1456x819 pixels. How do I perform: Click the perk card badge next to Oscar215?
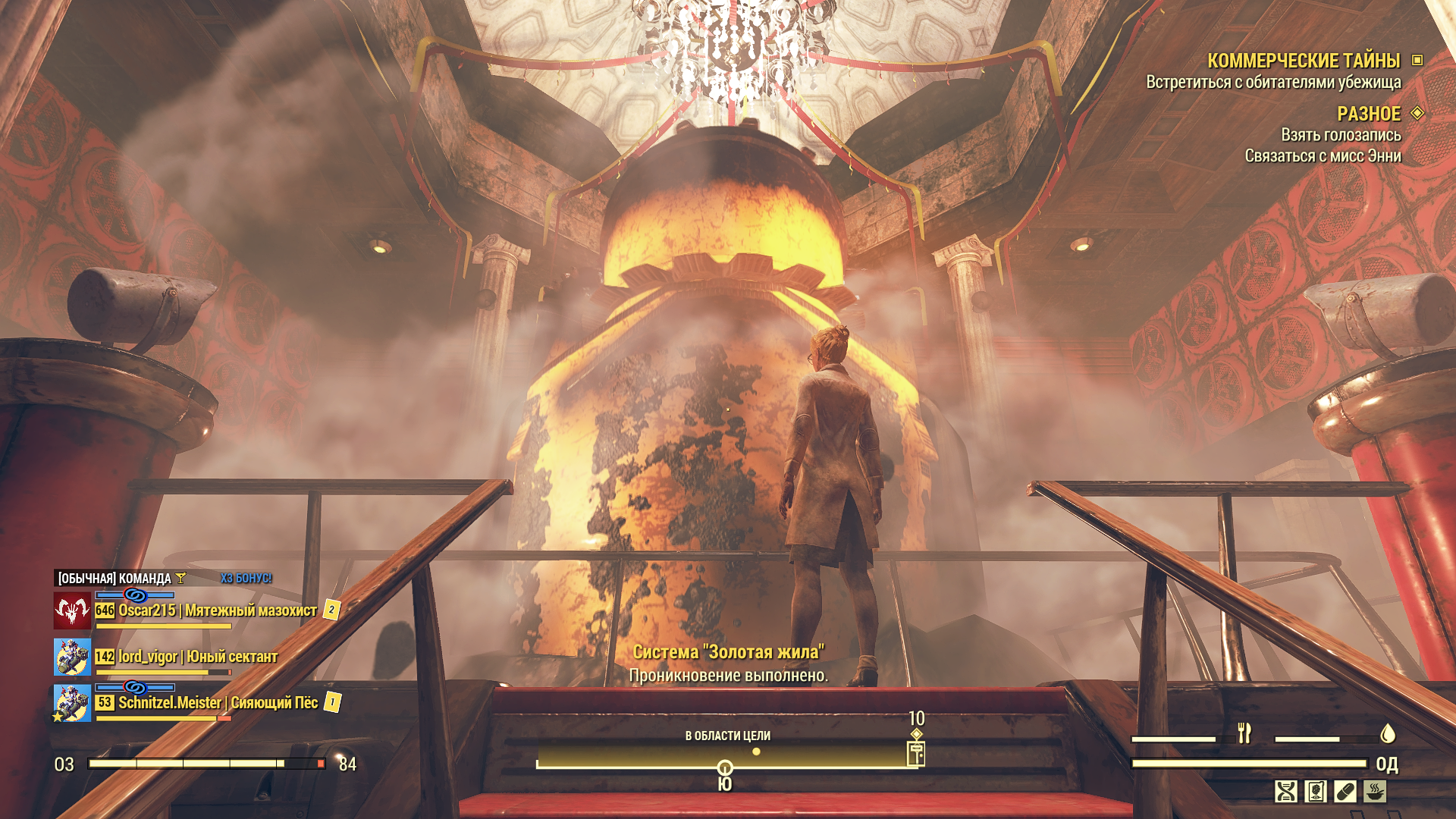point(331,610)
